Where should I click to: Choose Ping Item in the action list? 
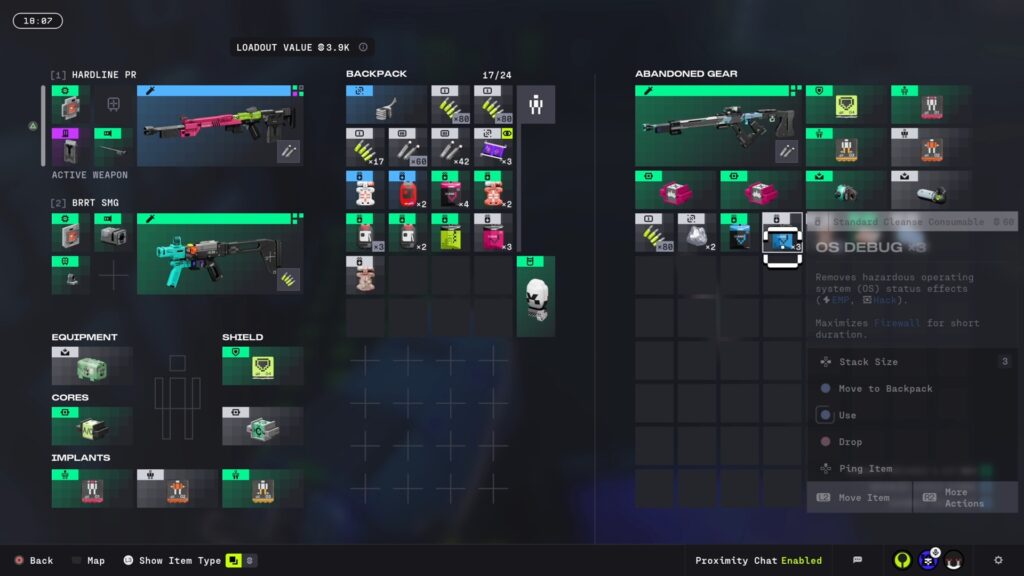[x=865, y=468]
